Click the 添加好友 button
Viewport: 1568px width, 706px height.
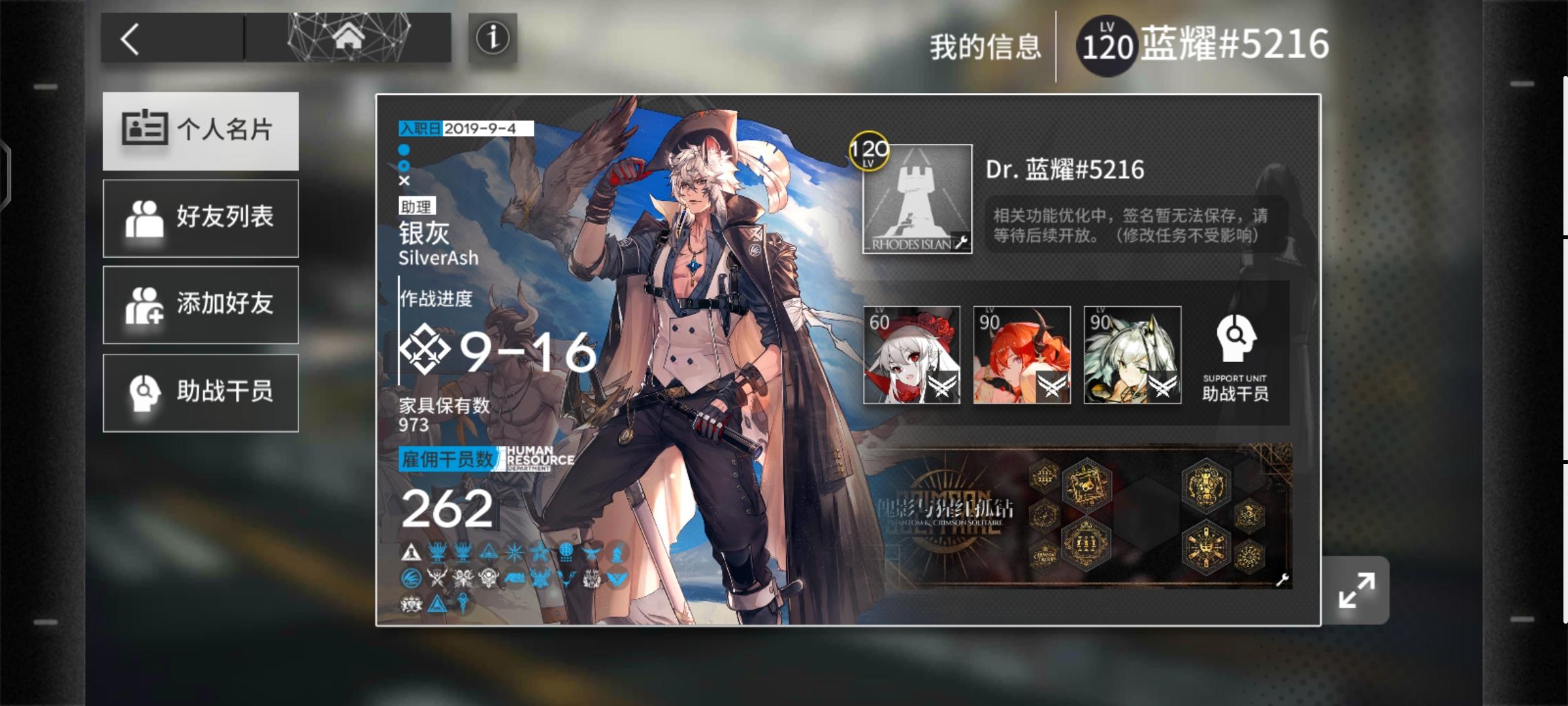[x=199, y=305]
